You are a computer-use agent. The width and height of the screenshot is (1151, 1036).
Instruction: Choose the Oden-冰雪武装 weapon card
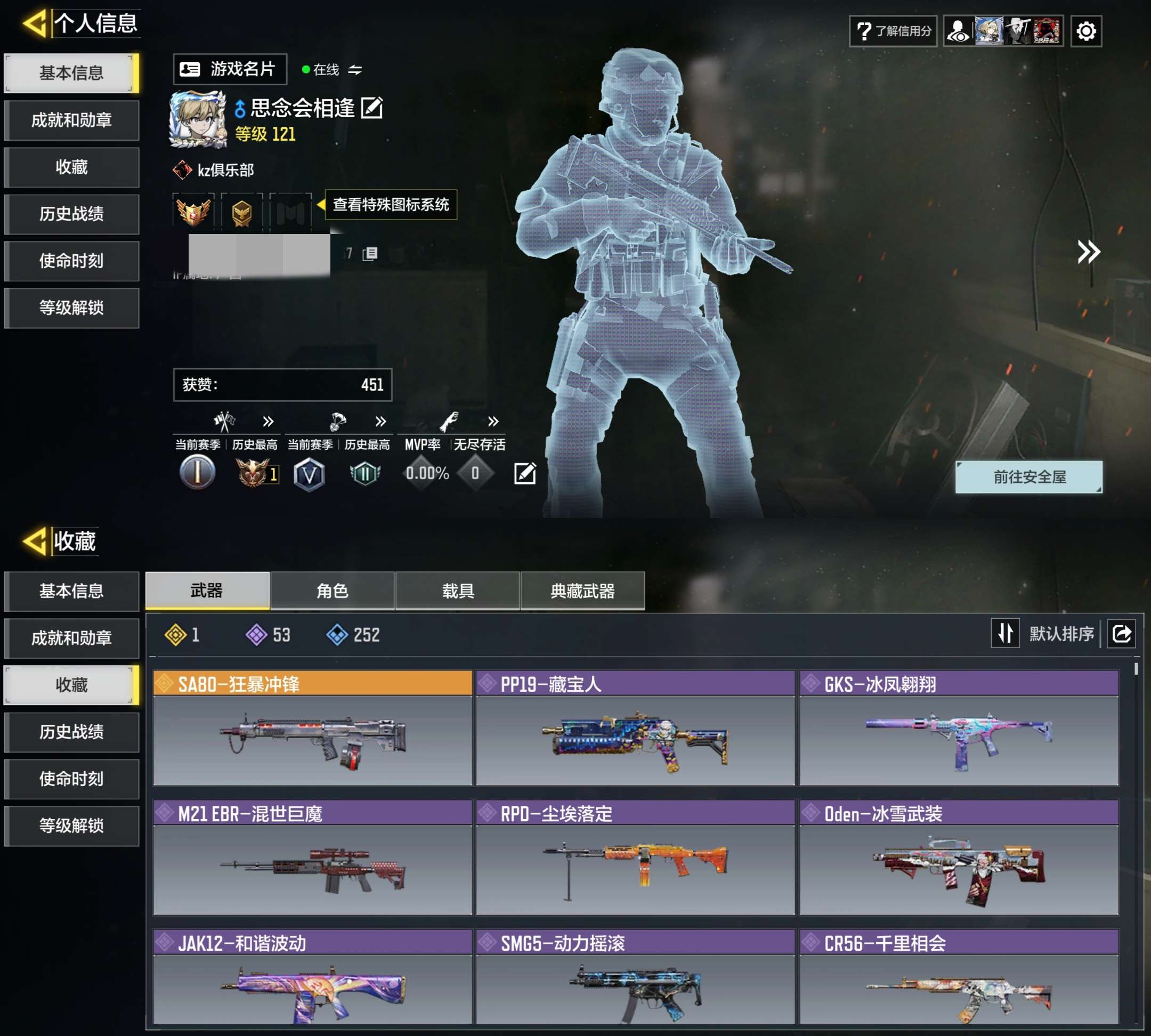[x=959, y=858]
